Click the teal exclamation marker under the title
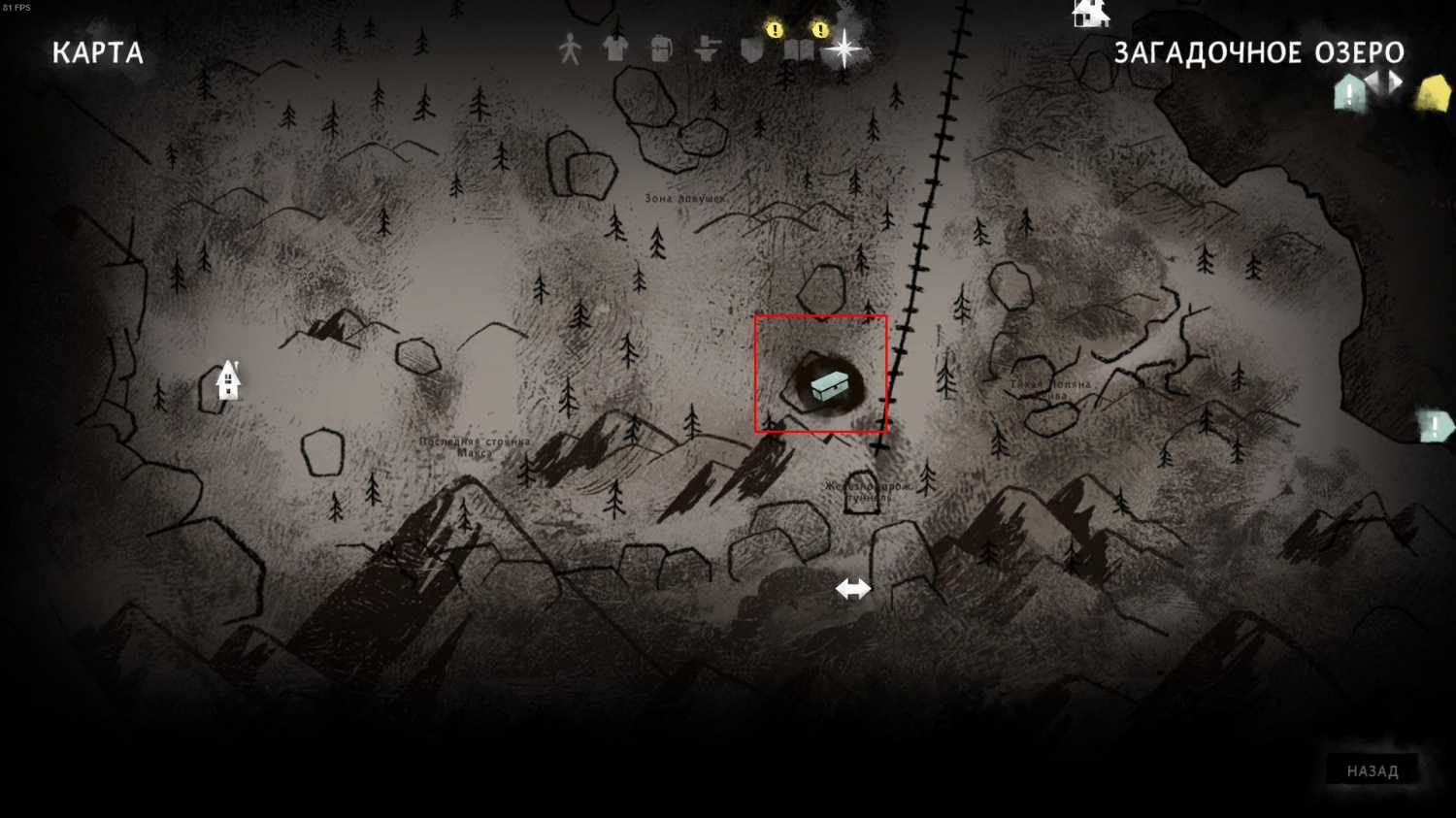 (x=1349, y=94)
